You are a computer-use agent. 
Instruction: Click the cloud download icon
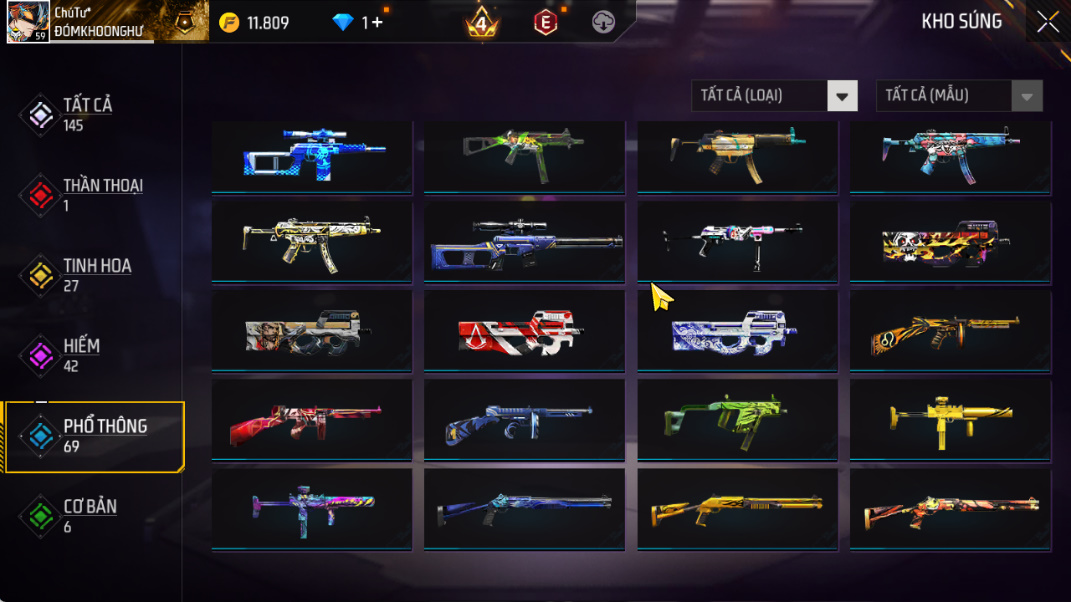click(x=603, y=22)
